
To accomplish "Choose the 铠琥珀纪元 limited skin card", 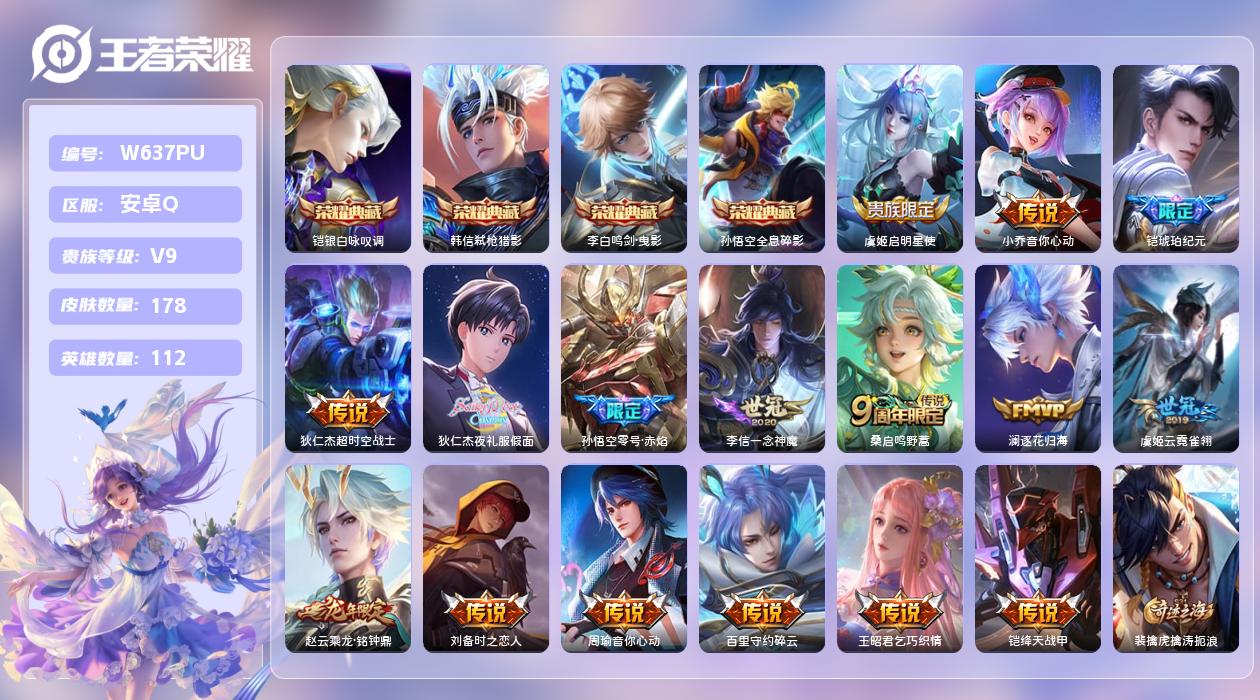I will coord(1176,158).
